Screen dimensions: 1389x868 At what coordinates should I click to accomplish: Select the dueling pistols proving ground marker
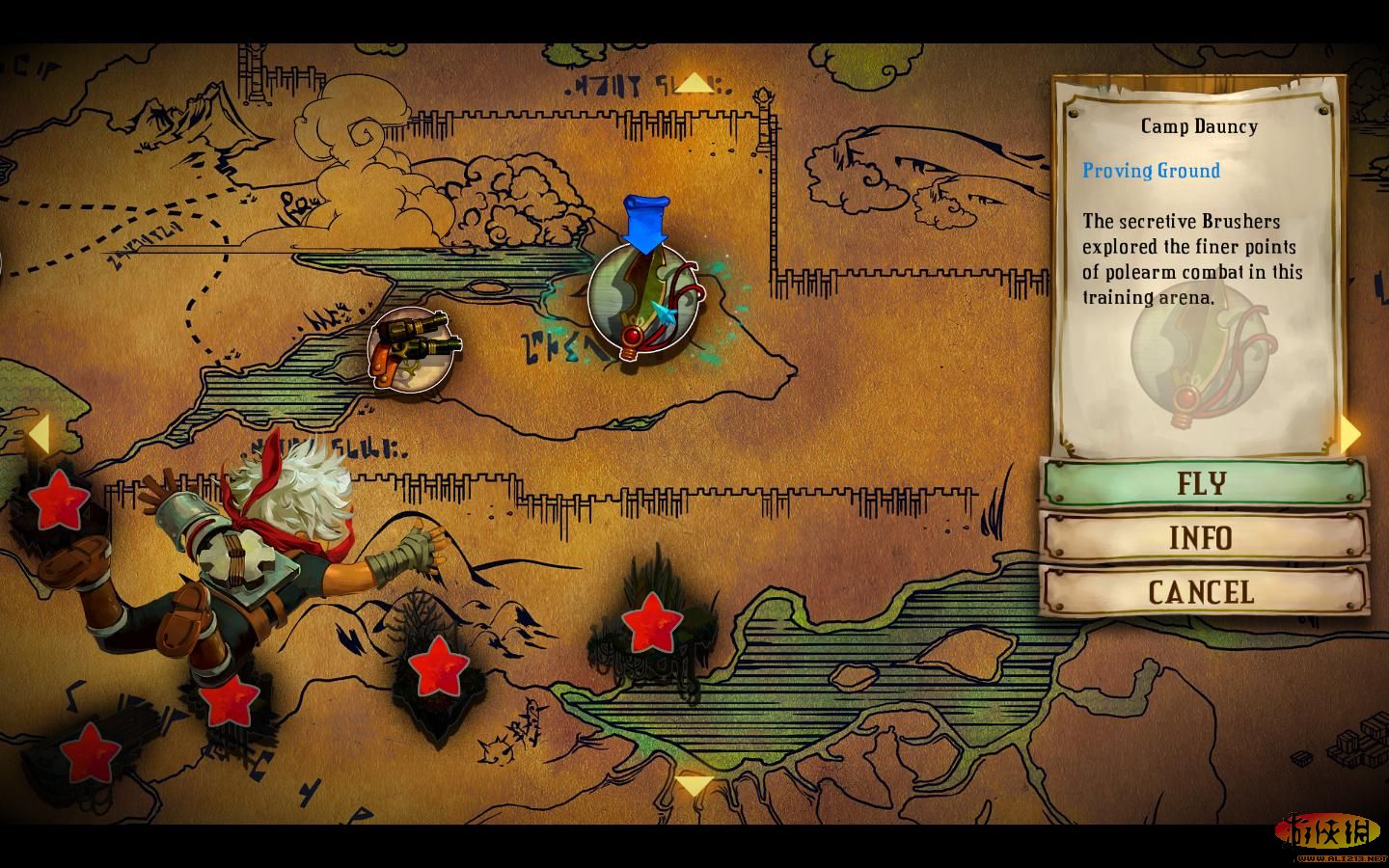412,349
